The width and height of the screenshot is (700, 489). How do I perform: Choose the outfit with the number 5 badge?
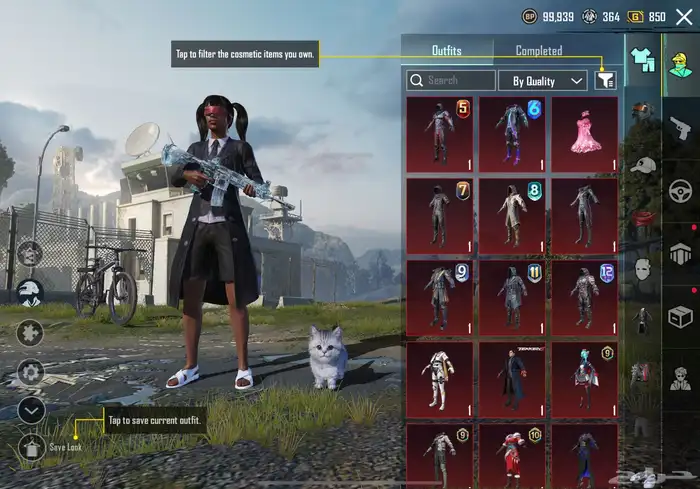440,133
